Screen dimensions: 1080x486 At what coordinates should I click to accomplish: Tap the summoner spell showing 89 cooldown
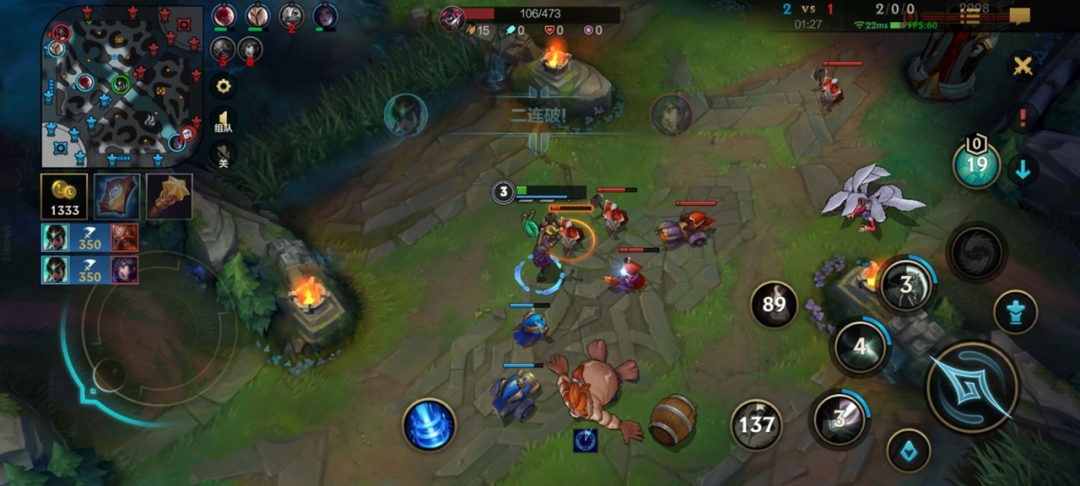[774, 304]
